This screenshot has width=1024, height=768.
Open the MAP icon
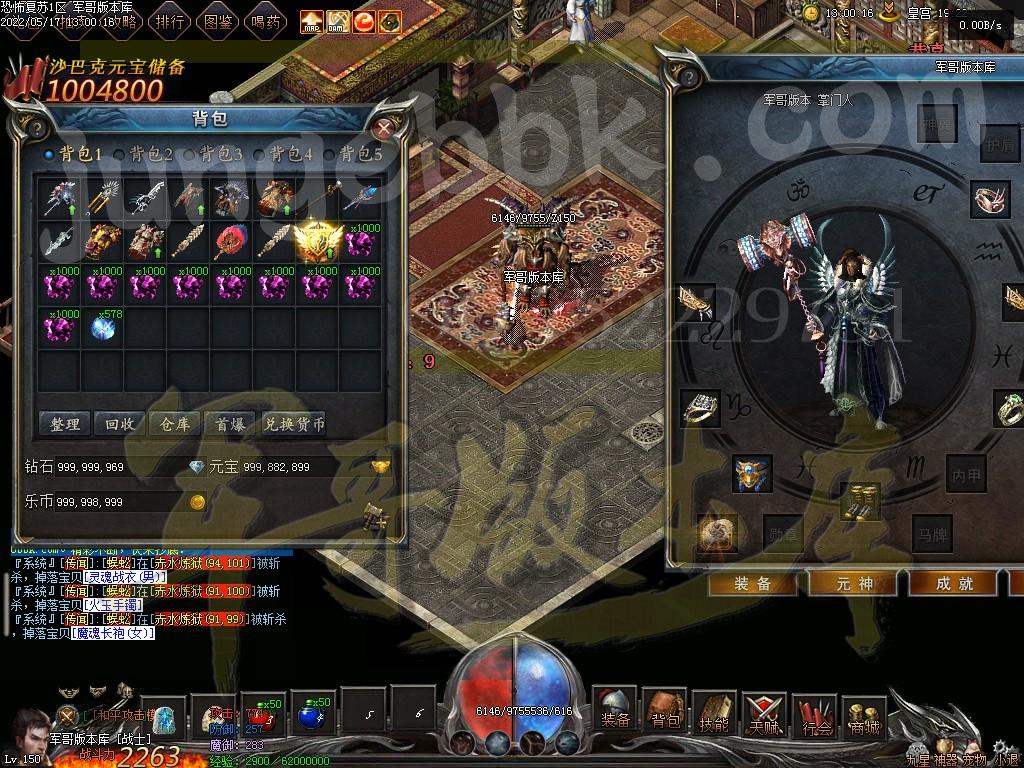[x=312, y=20]
